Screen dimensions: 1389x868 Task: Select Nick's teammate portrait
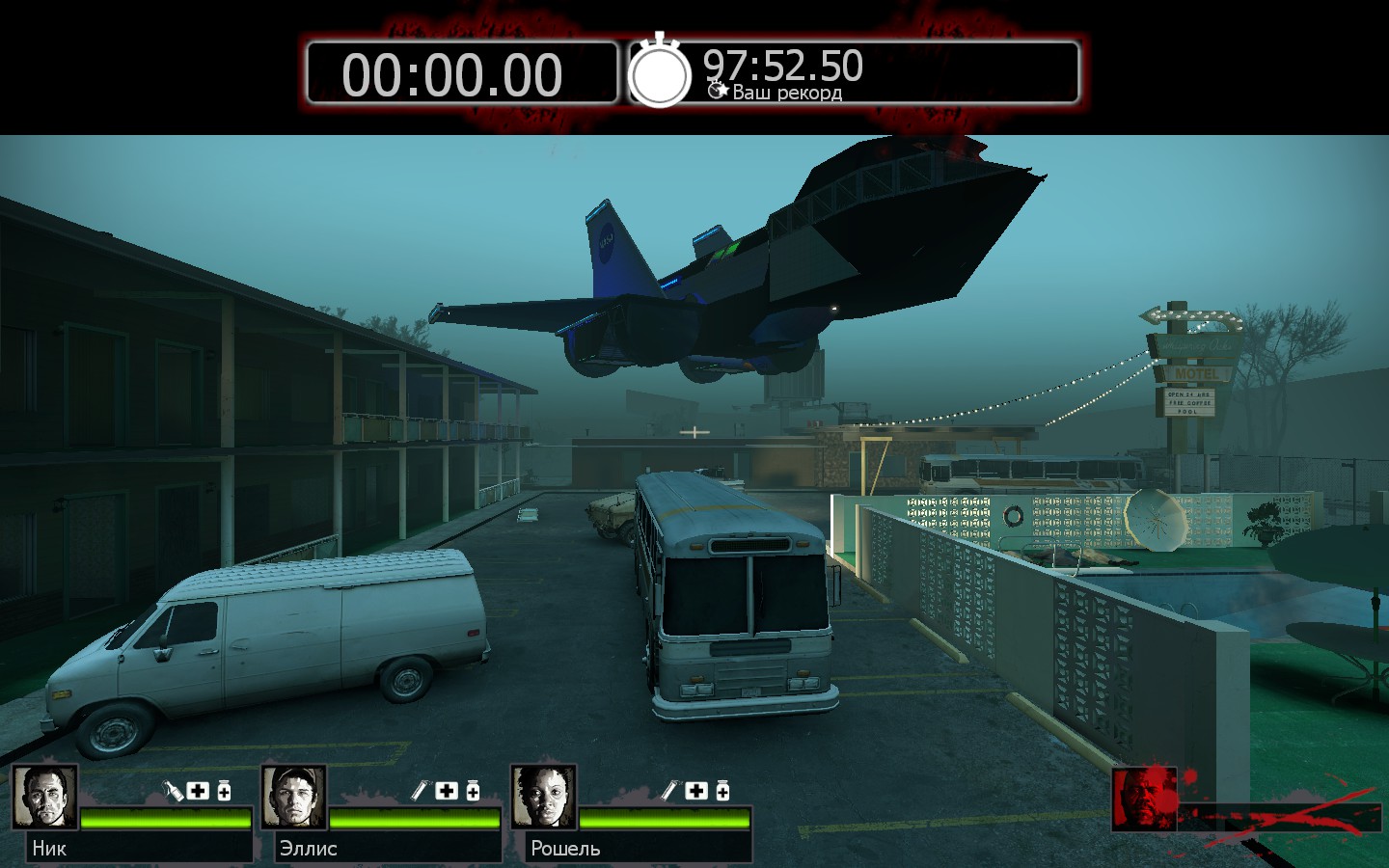[44, 797]
